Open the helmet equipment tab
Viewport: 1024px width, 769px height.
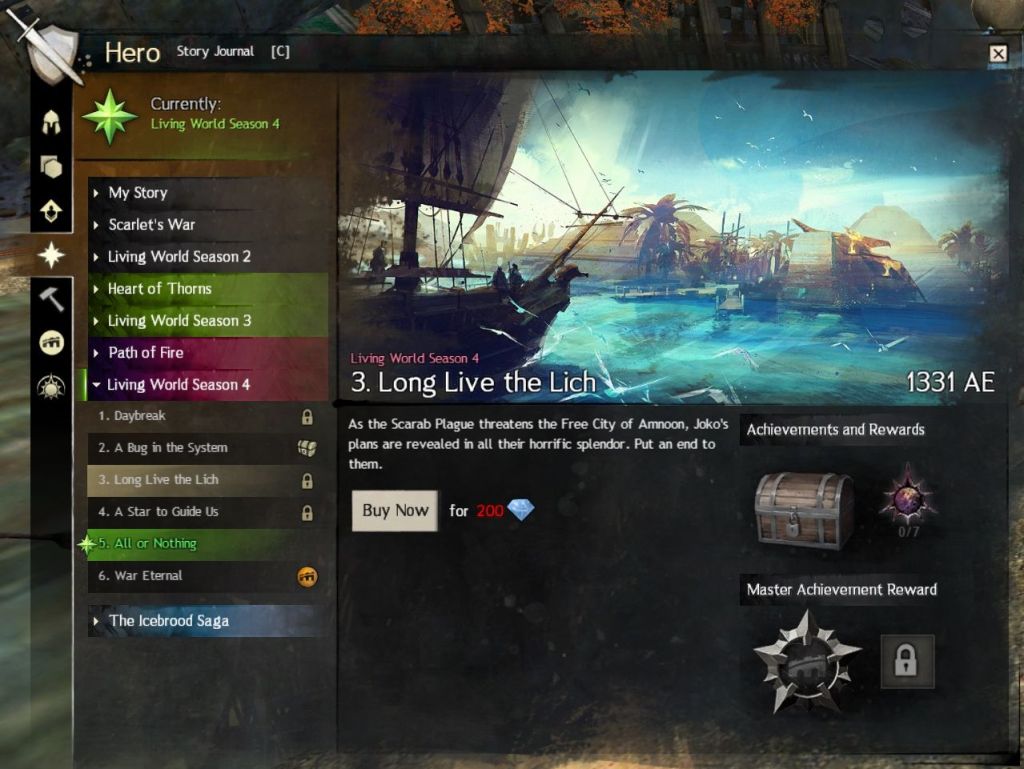click(x=51, y=124)
